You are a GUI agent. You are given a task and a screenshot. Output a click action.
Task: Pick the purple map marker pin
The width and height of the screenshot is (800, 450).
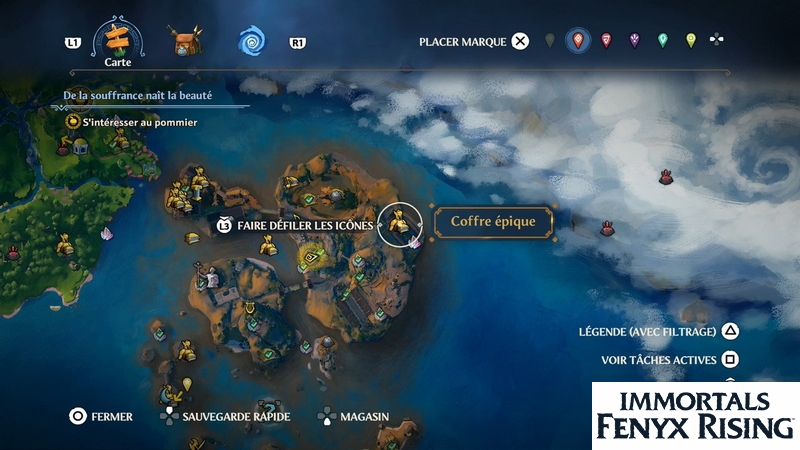point(634,41)
